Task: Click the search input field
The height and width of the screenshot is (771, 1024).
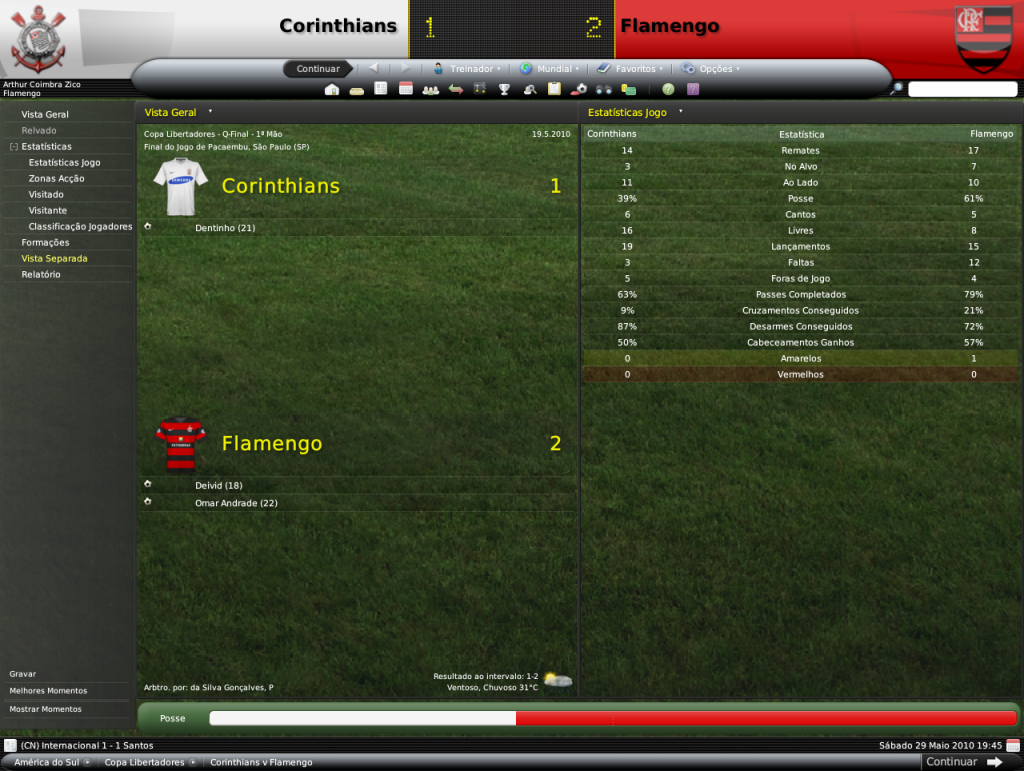Action: tap(962, 89)
